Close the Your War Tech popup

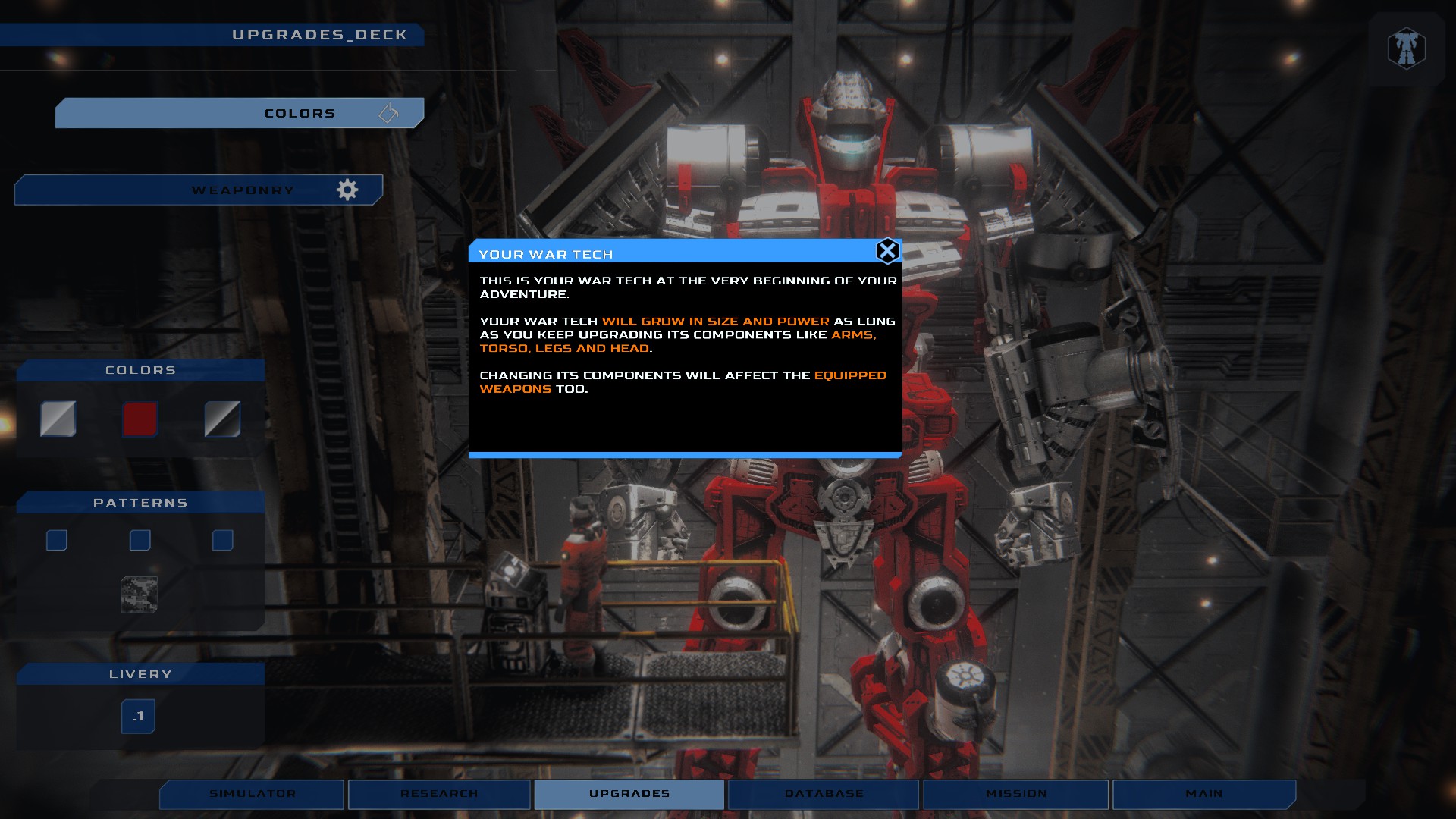(x=887, y=251)
